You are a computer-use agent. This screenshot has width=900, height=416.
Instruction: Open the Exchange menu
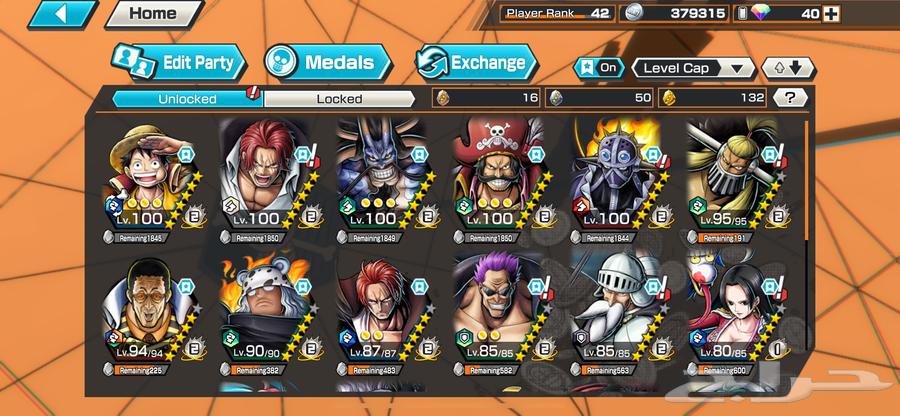coord(474,63)
